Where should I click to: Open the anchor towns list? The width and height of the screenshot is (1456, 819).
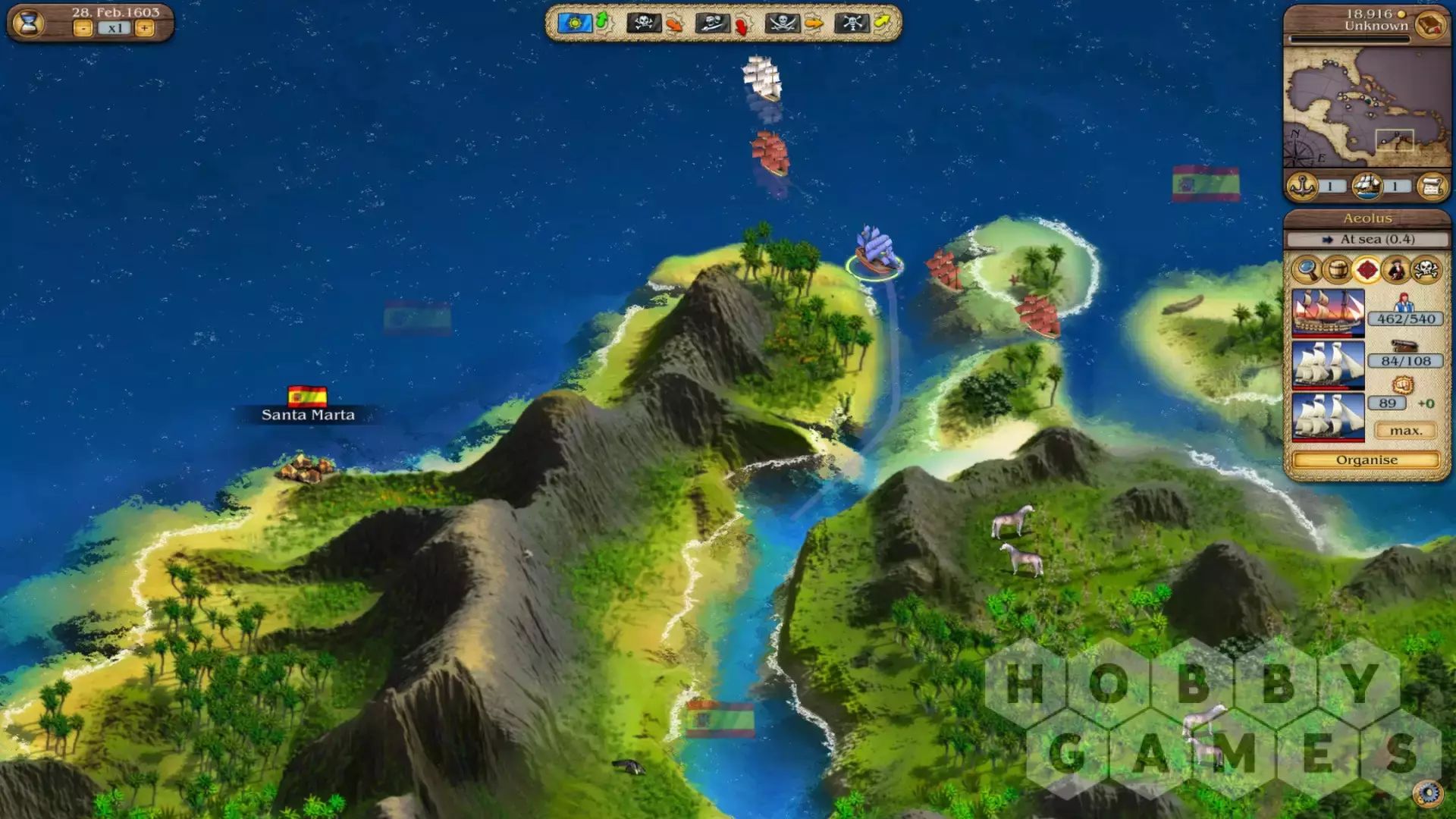pos(1303,186)
